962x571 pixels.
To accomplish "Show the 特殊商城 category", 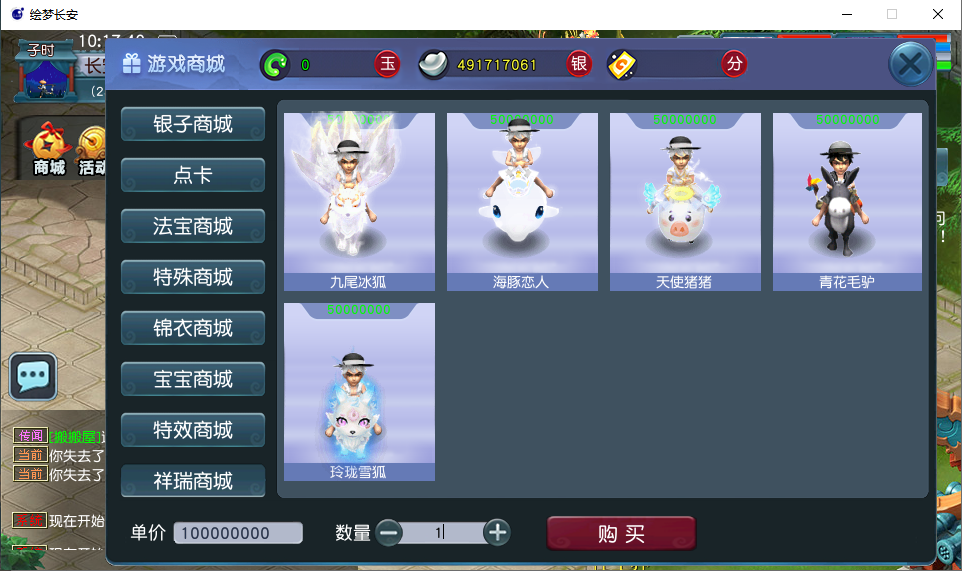I will click(x=193, y=277).
